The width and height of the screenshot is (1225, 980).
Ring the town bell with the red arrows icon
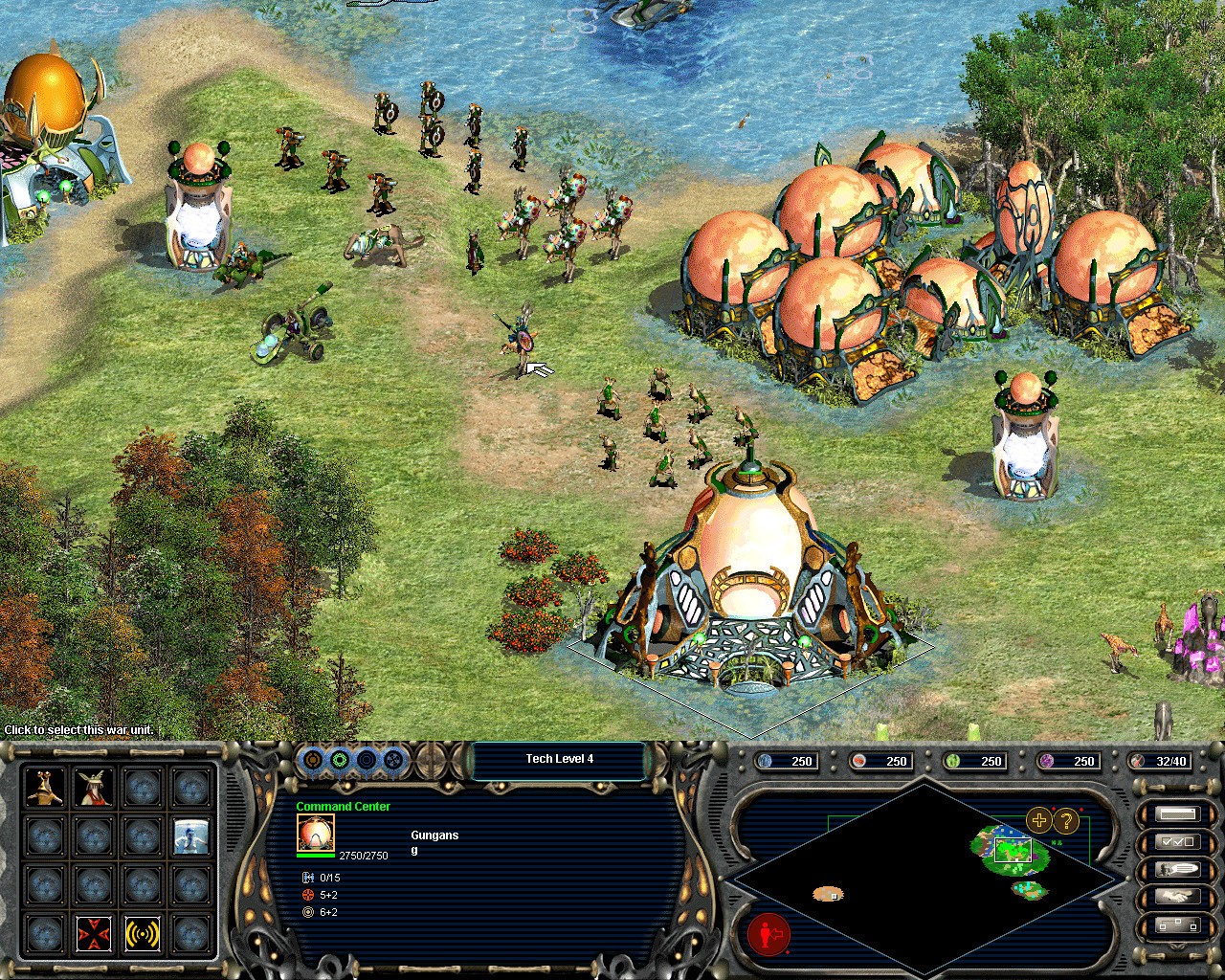(94, 934)
